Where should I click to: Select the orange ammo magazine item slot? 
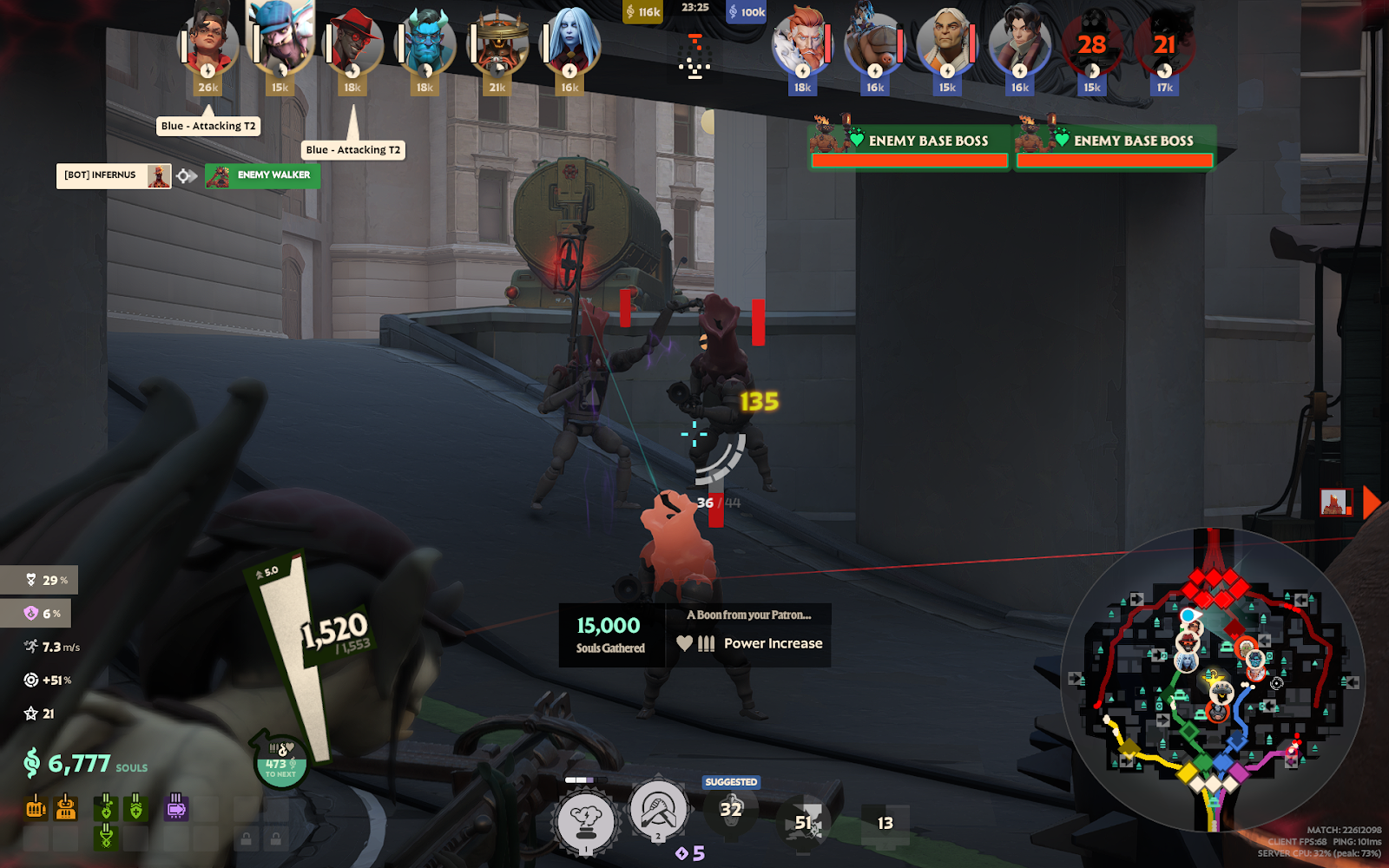36,808
